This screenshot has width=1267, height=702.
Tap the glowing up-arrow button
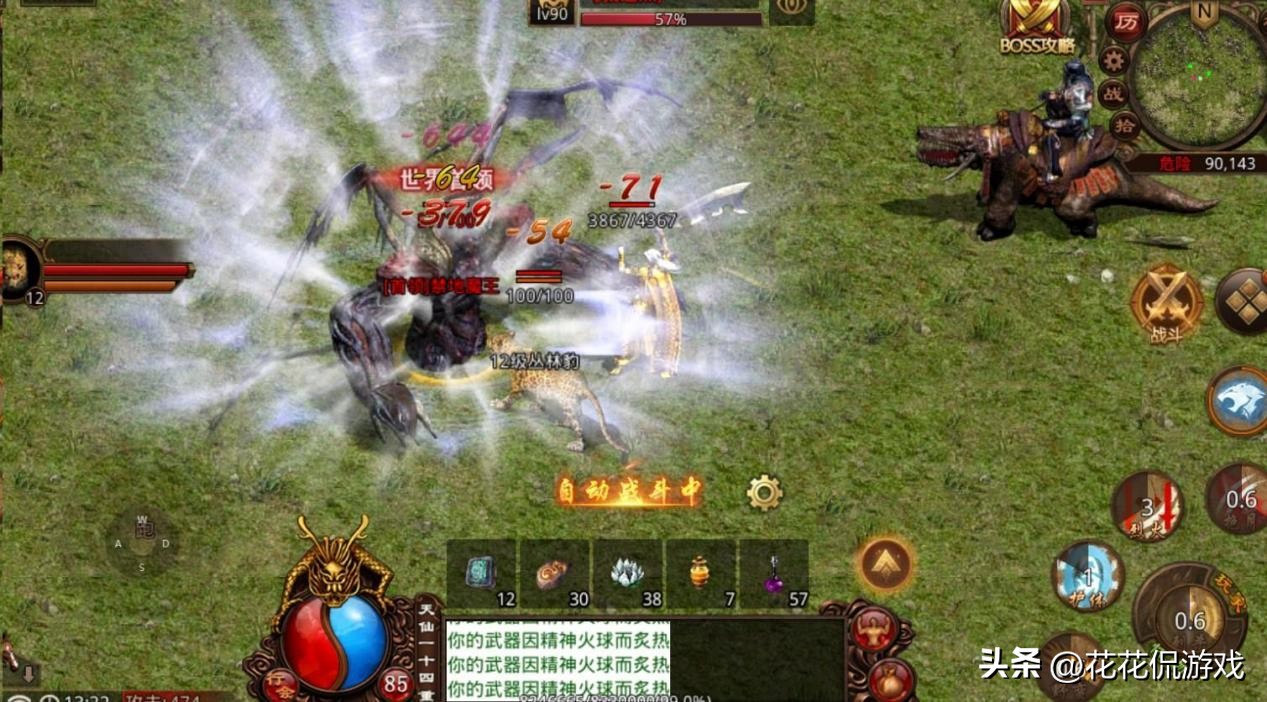pos(885,565)
